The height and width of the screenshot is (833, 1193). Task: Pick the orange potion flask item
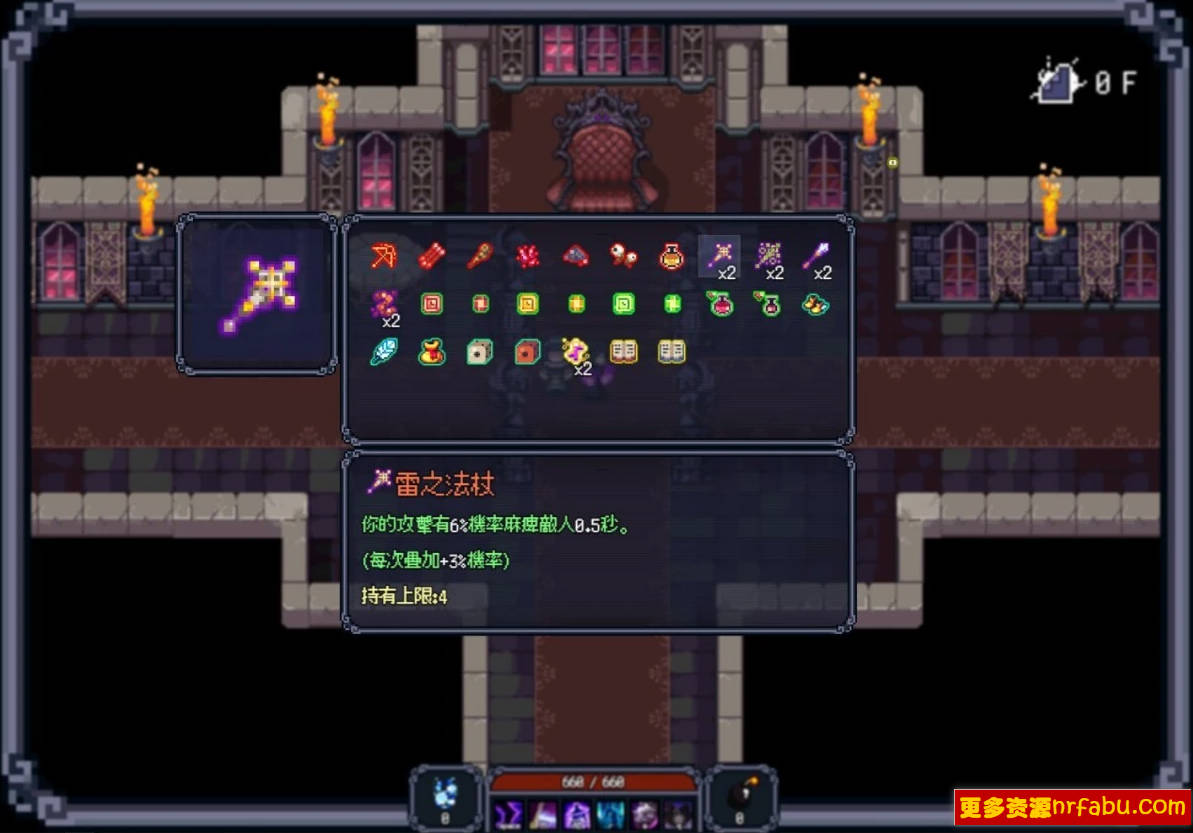(x=672, y=256)
